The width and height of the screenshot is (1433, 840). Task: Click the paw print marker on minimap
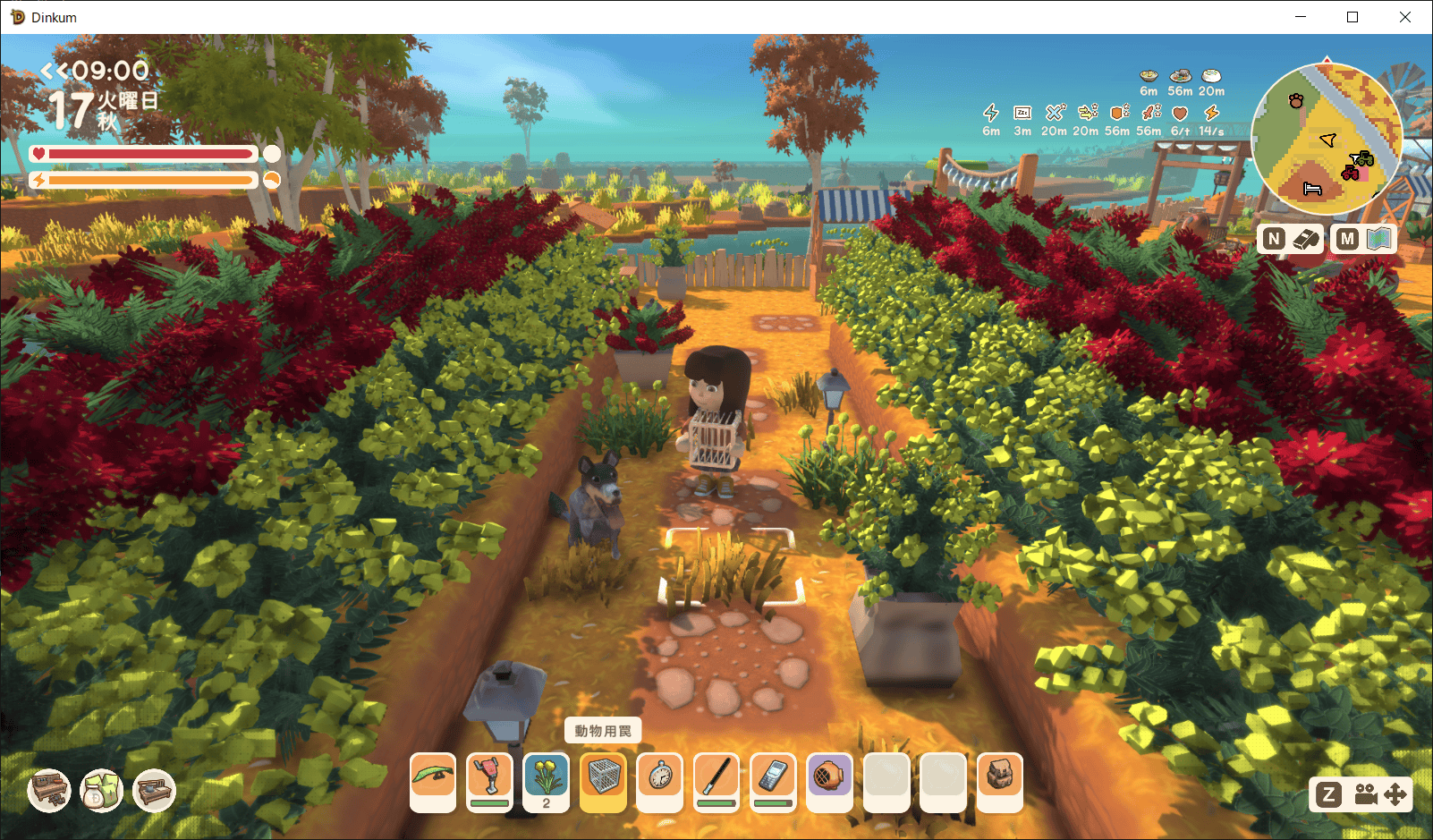[1296, 101]
